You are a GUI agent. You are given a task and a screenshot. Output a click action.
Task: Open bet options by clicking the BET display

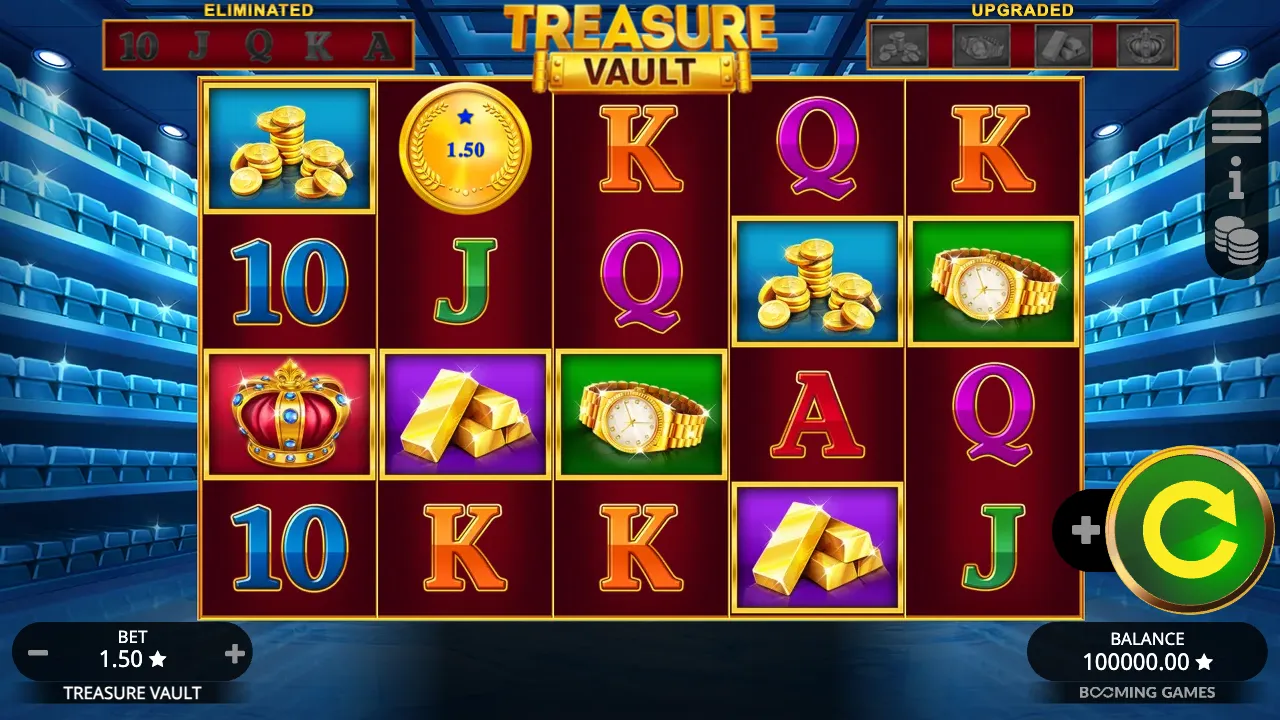(x=133, y=650)
